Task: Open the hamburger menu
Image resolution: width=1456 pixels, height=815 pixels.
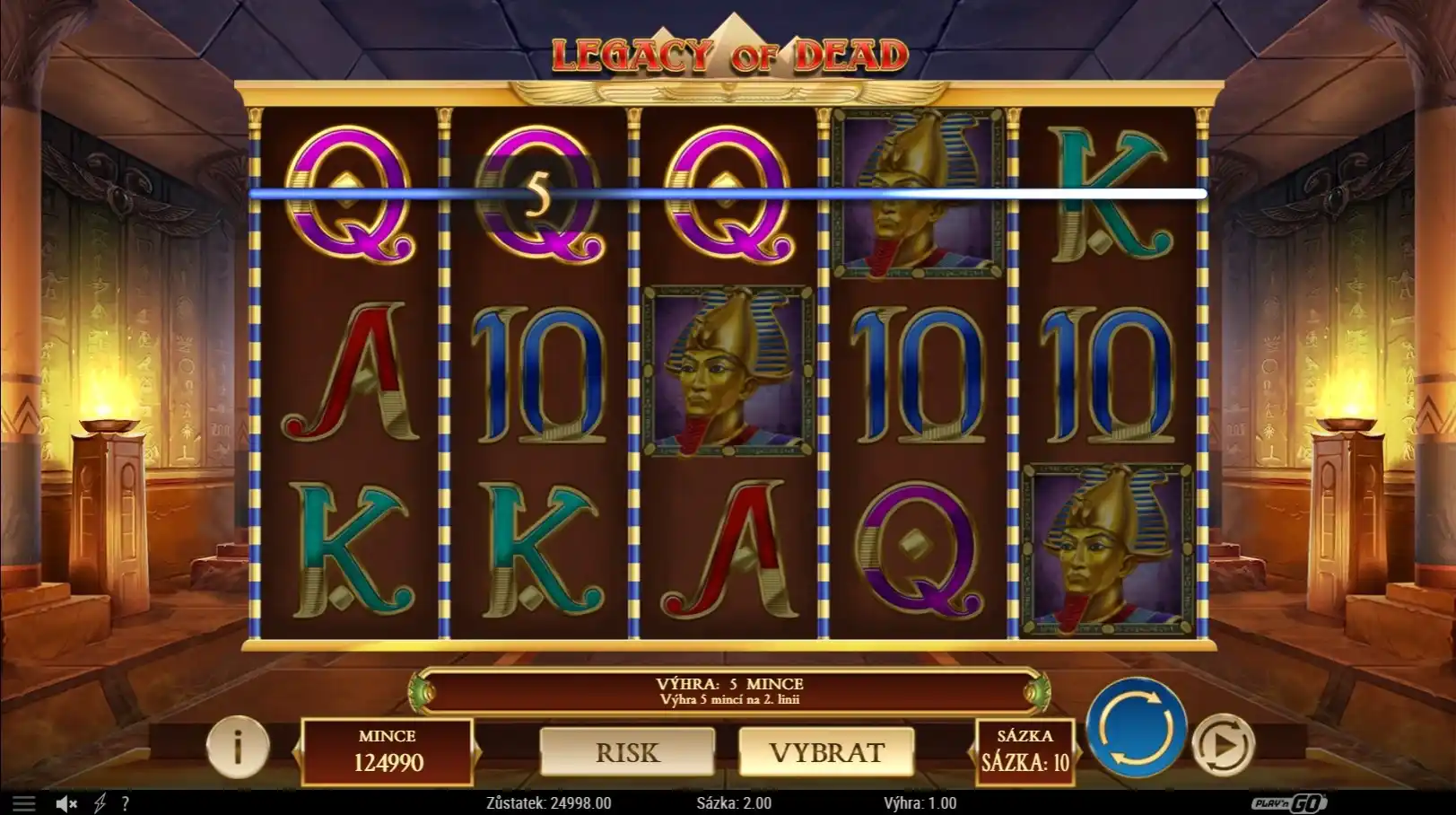Action: pyautogui.click(x=24, y=803)
